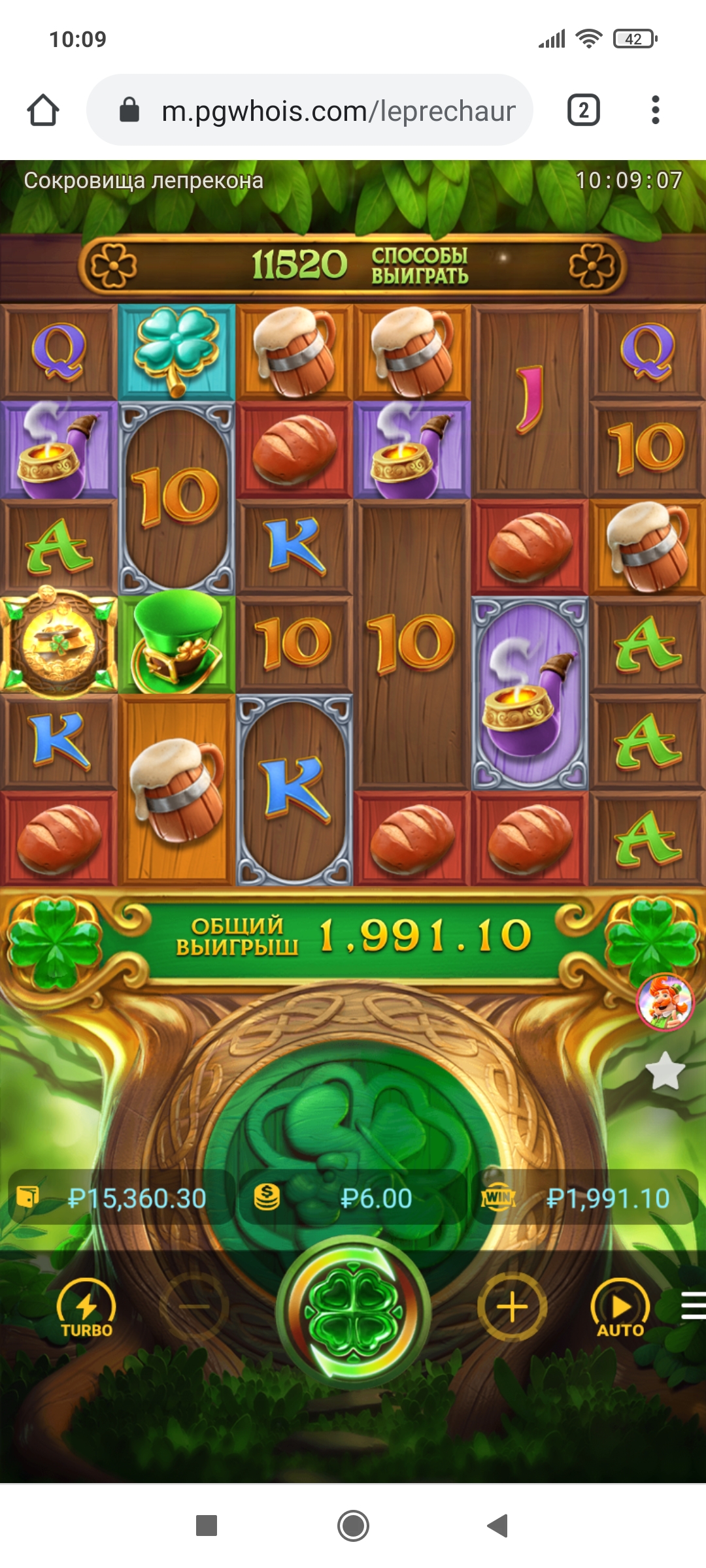706x1568 pixels.
Task: Open the hamburger game menu
Action: [x=693, y=1306]
